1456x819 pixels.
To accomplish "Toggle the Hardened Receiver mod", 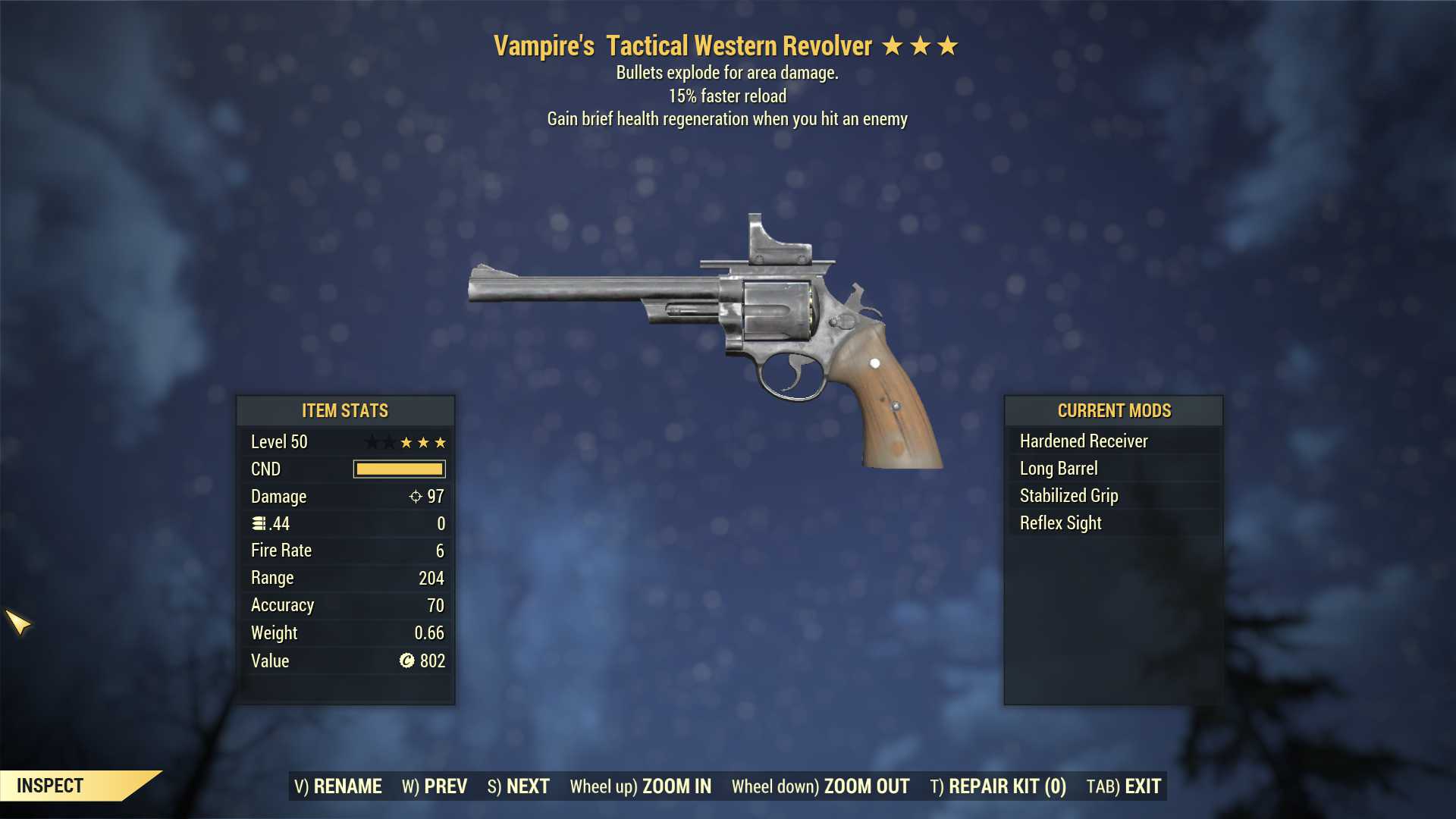I will pyautogui.click(x=1083, y=441).
